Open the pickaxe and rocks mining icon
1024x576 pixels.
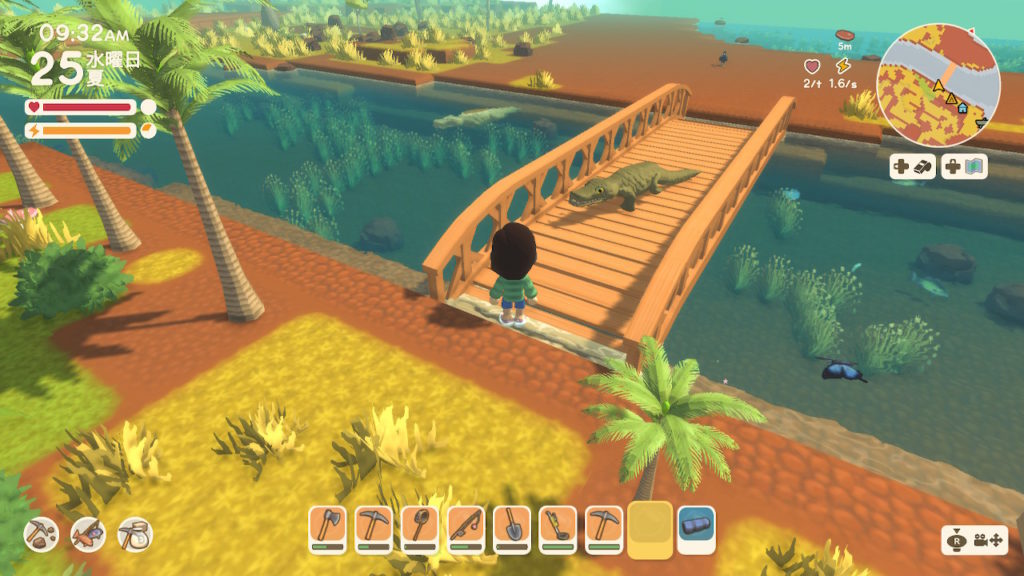coord(40,534)
